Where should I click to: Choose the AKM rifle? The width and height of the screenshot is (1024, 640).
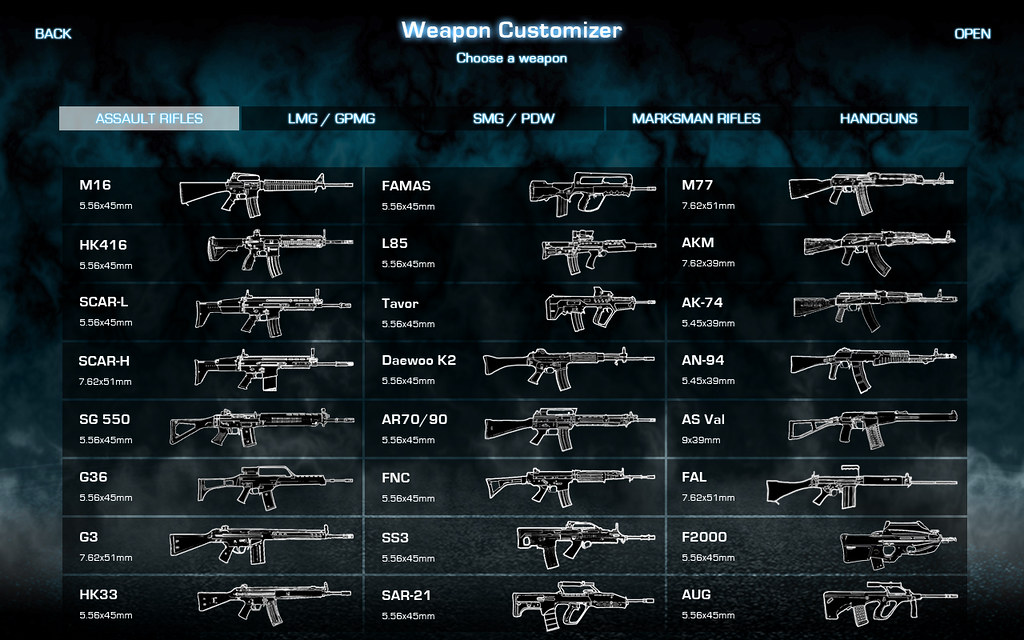816,253
